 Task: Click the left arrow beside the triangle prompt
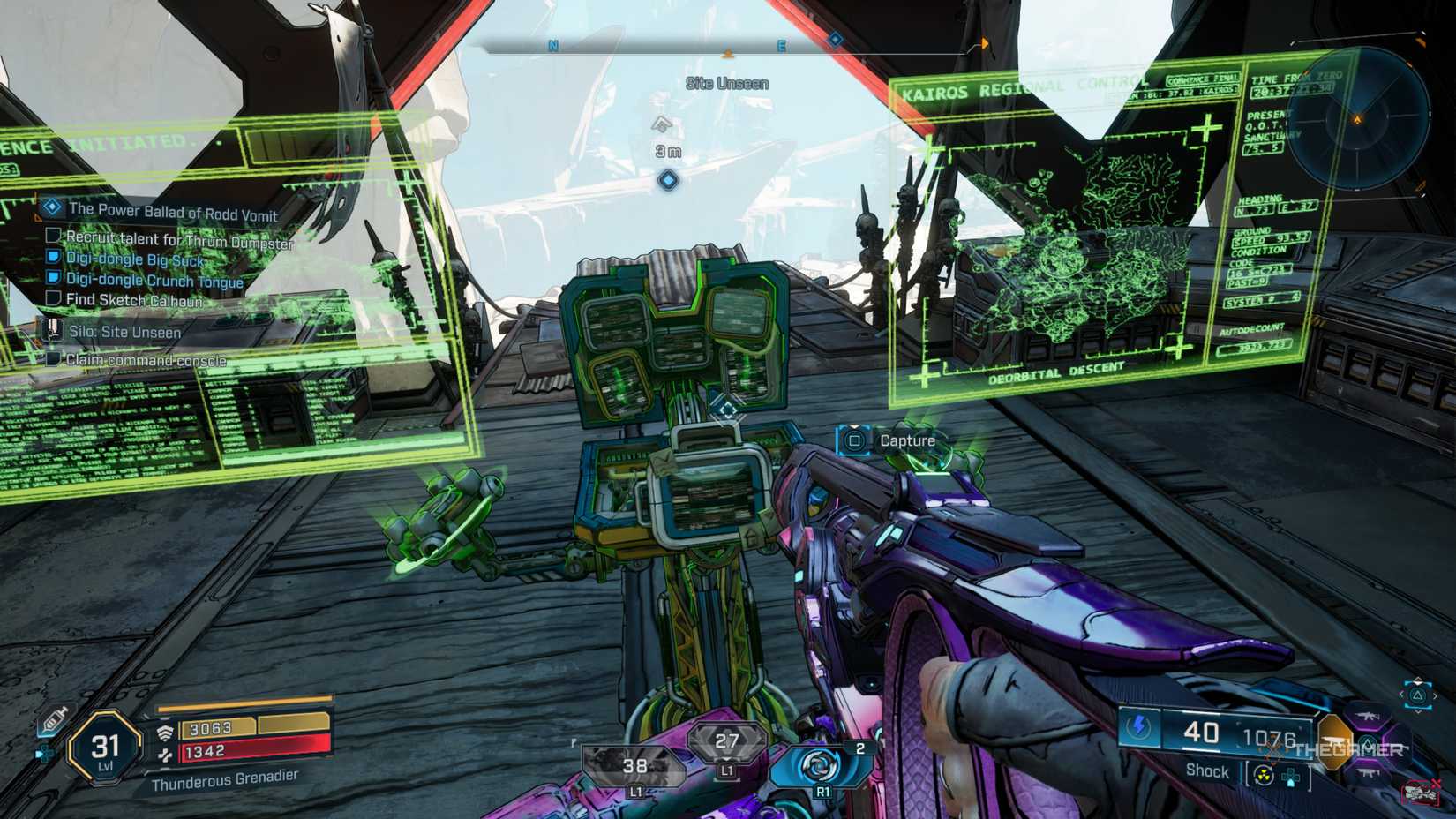coord(1401,695)
